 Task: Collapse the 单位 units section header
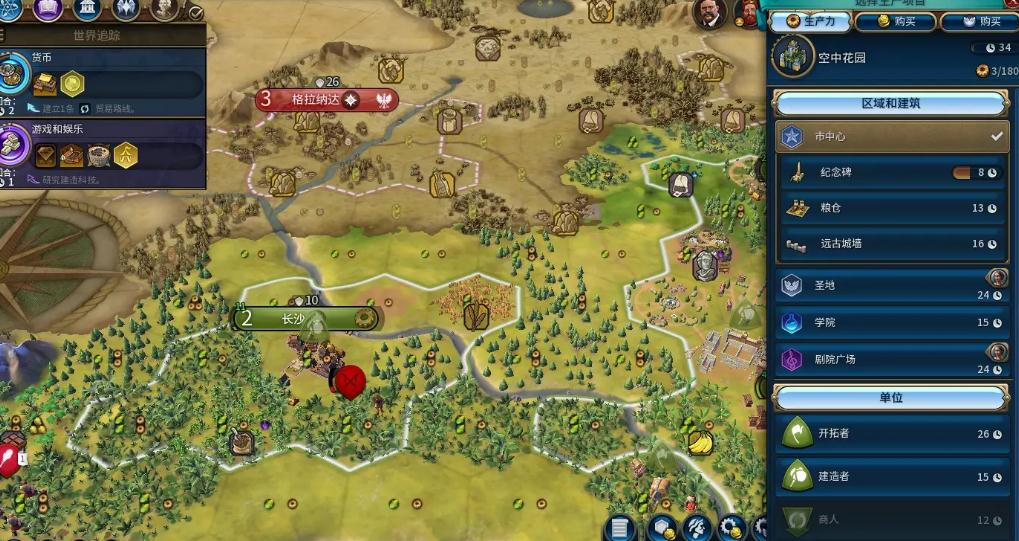click(x=890, y=397)
